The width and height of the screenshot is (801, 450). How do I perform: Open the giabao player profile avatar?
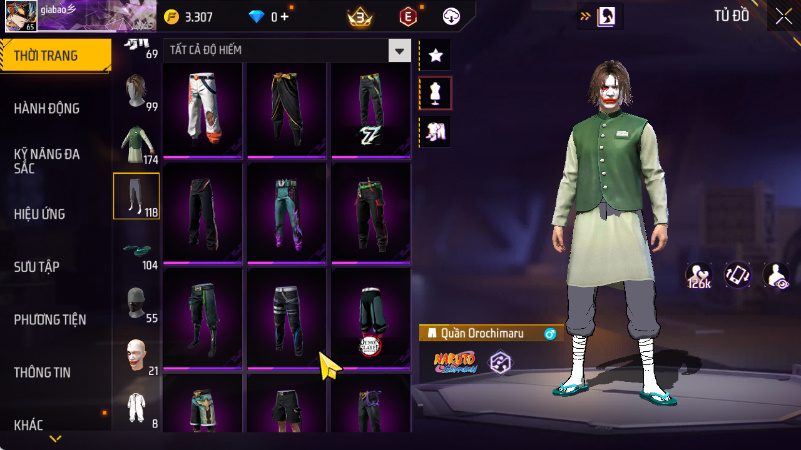(22, 17)
